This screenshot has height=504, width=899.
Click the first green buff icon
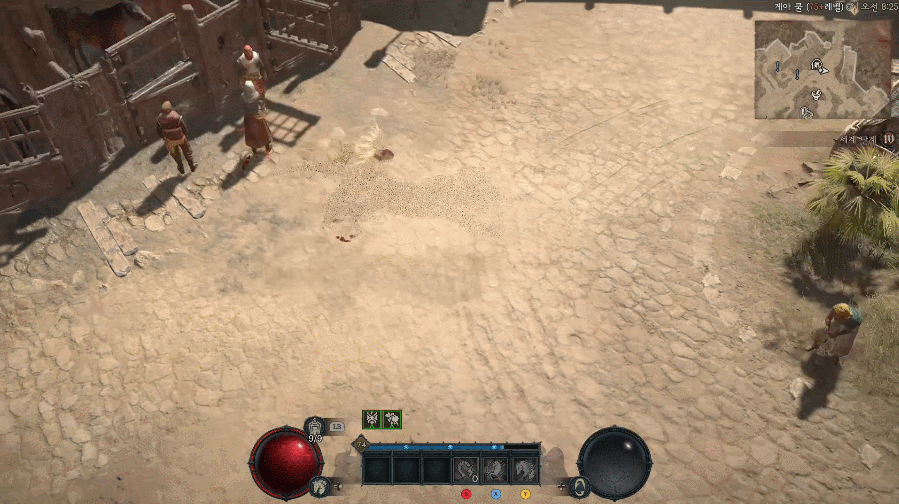(x=372, y=420)
